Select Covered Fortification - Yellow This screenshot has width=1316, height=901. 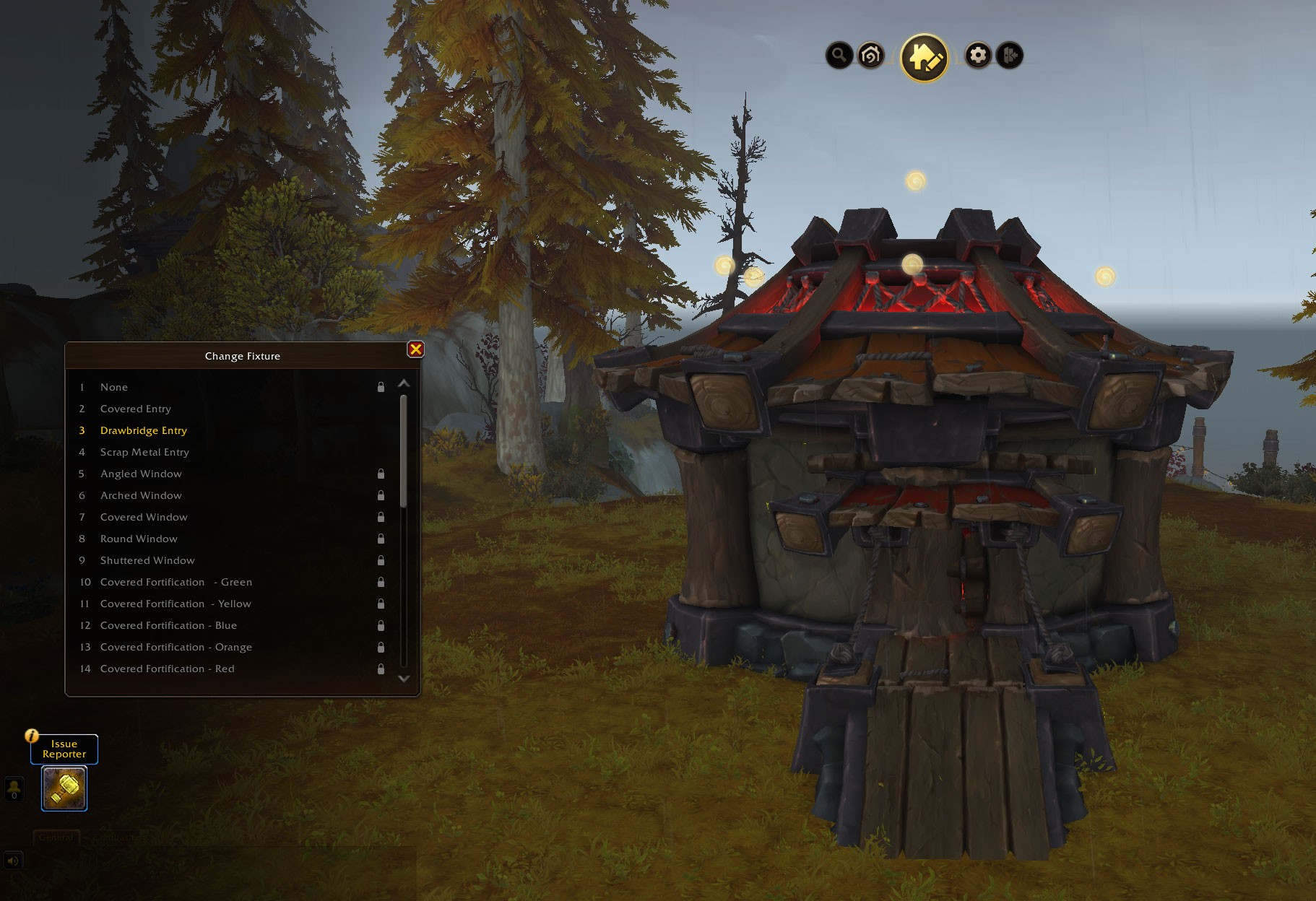click(176, 604)
